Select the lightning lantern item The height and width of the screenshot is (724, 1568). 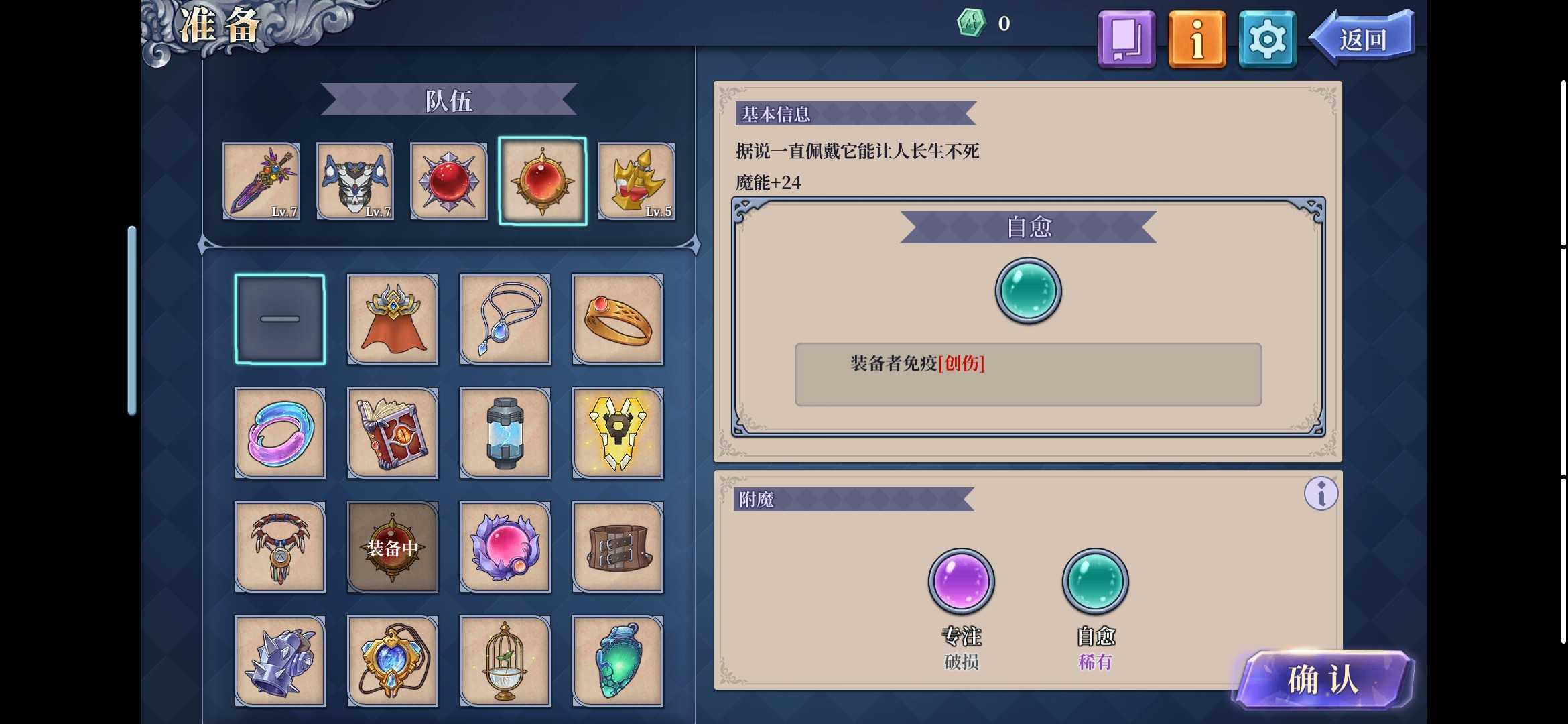(x=505, y=432)
